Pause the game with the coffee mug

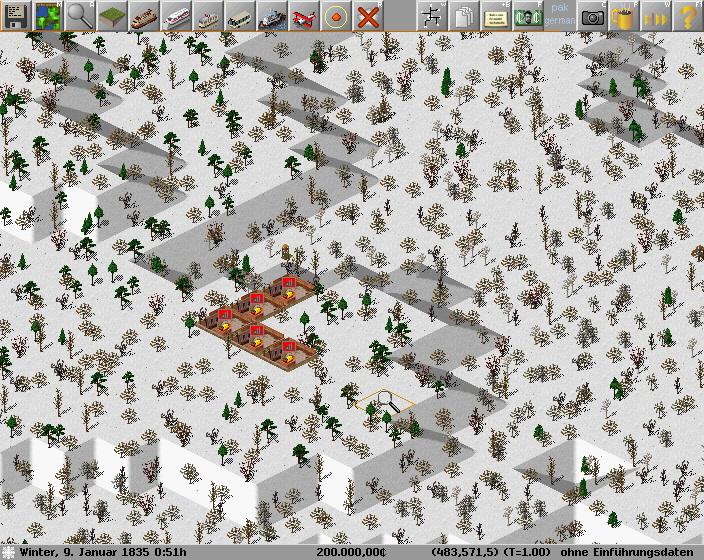[624, 15]
